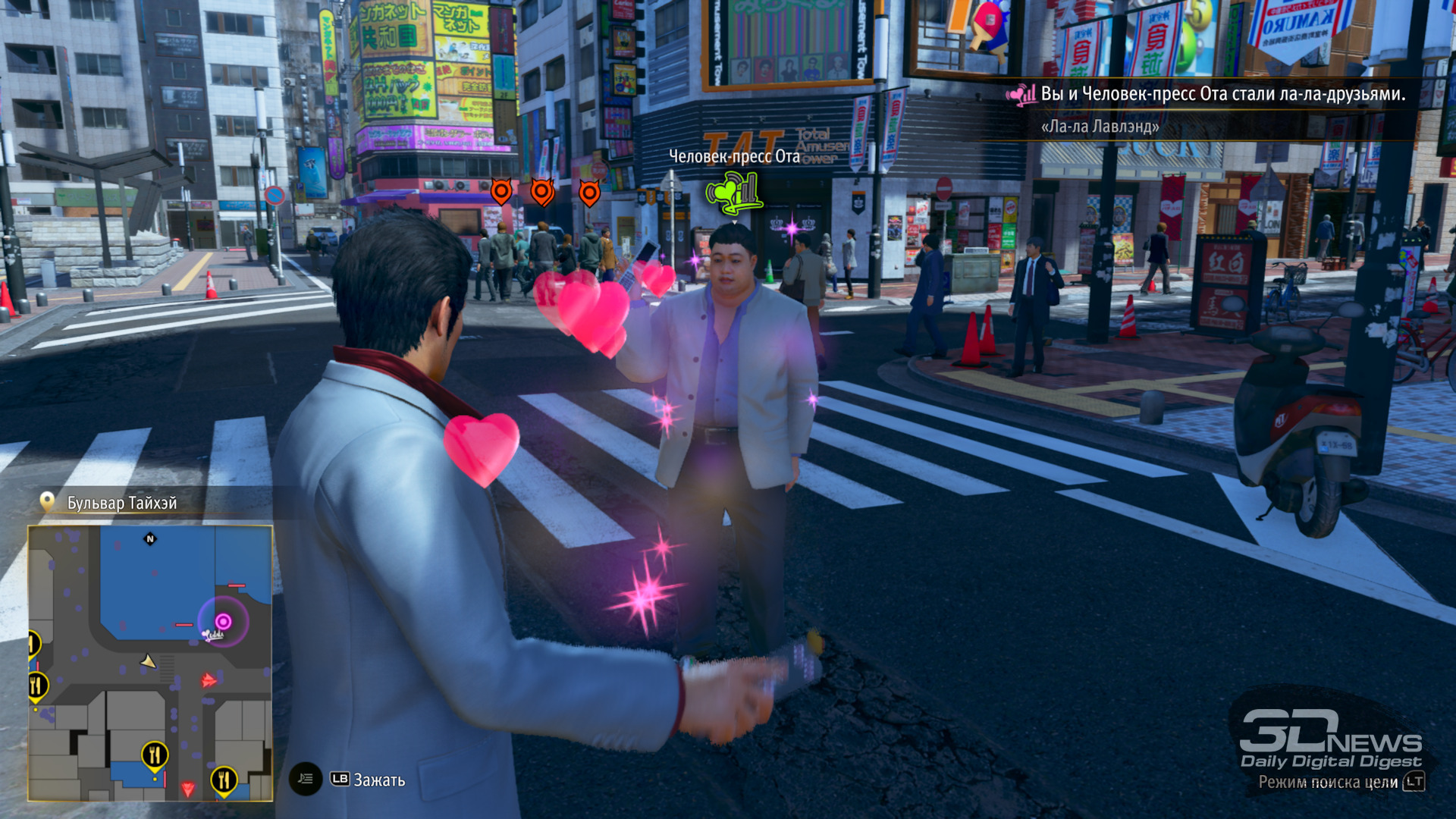Select the green friend icon above Ота
Screen dimensions: 1456x819
coord(733,193)
